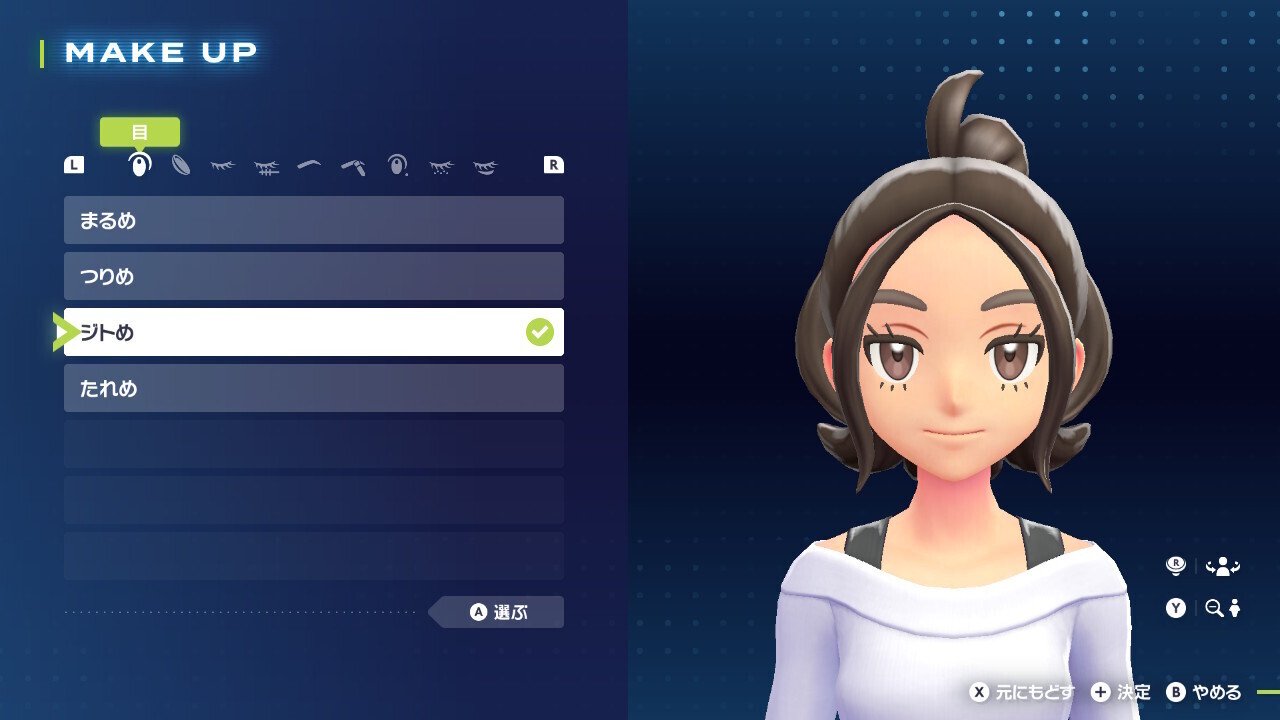Image resolution: width=1280 pixels, height=720 pixels.
Task: Select the まるめ eye option
Action: [313, 220]
